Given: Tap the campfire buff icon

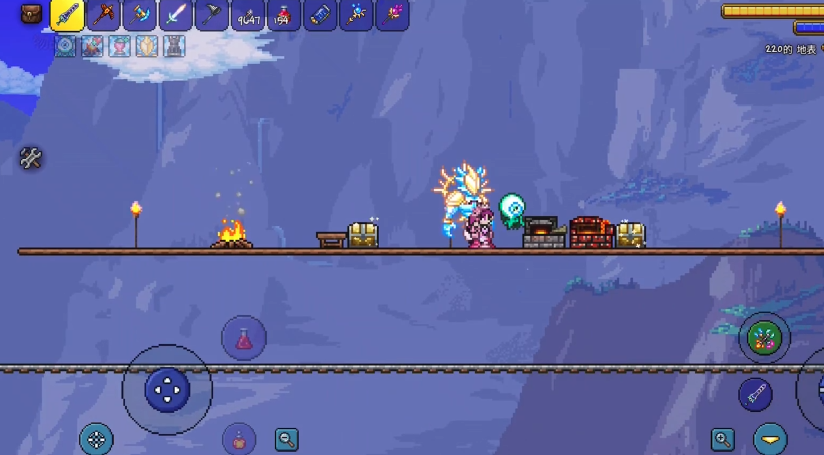Looking at the screenshot, I should coord(93,45).
